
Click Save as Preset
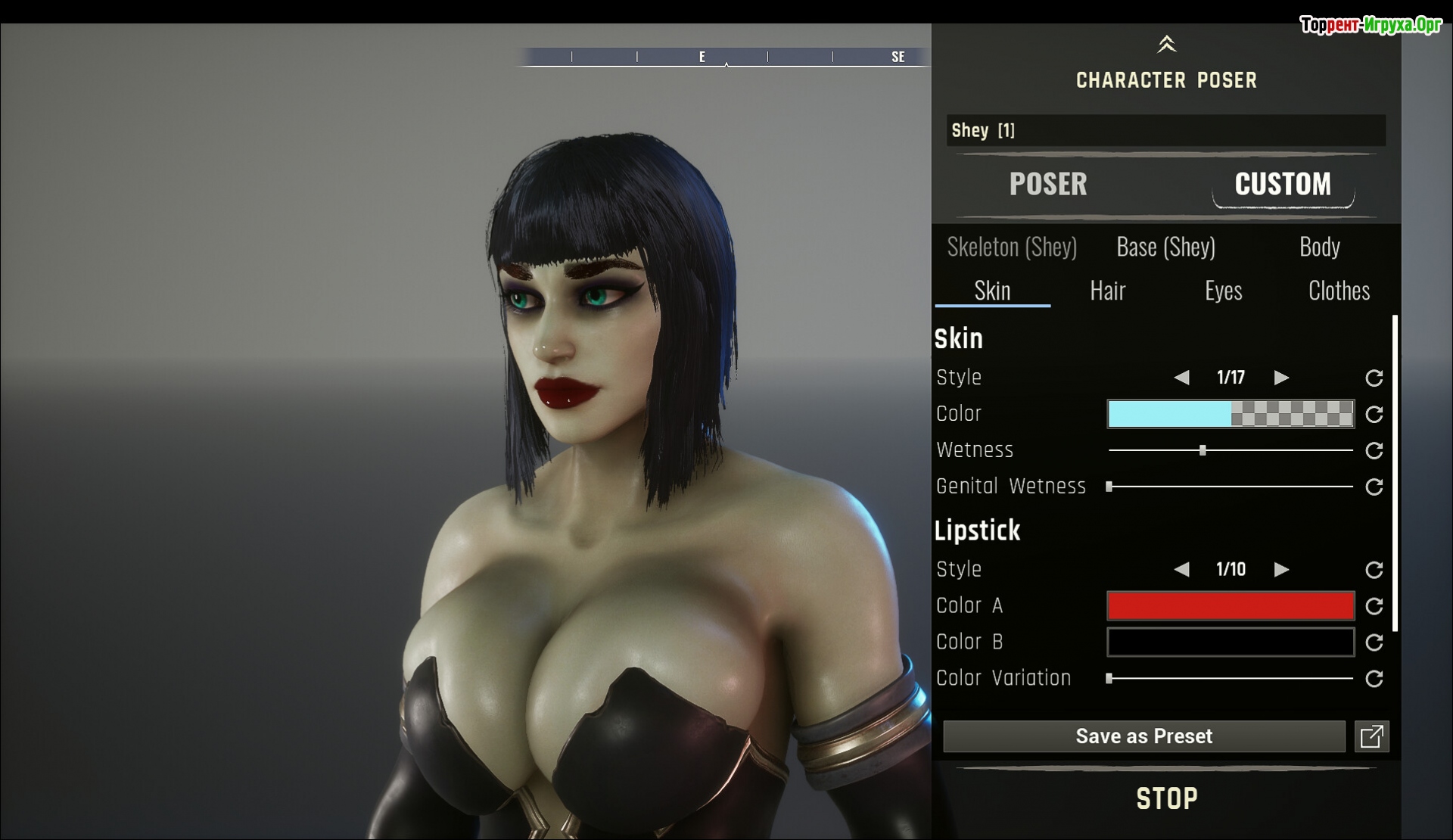(x=1143, y=736)
